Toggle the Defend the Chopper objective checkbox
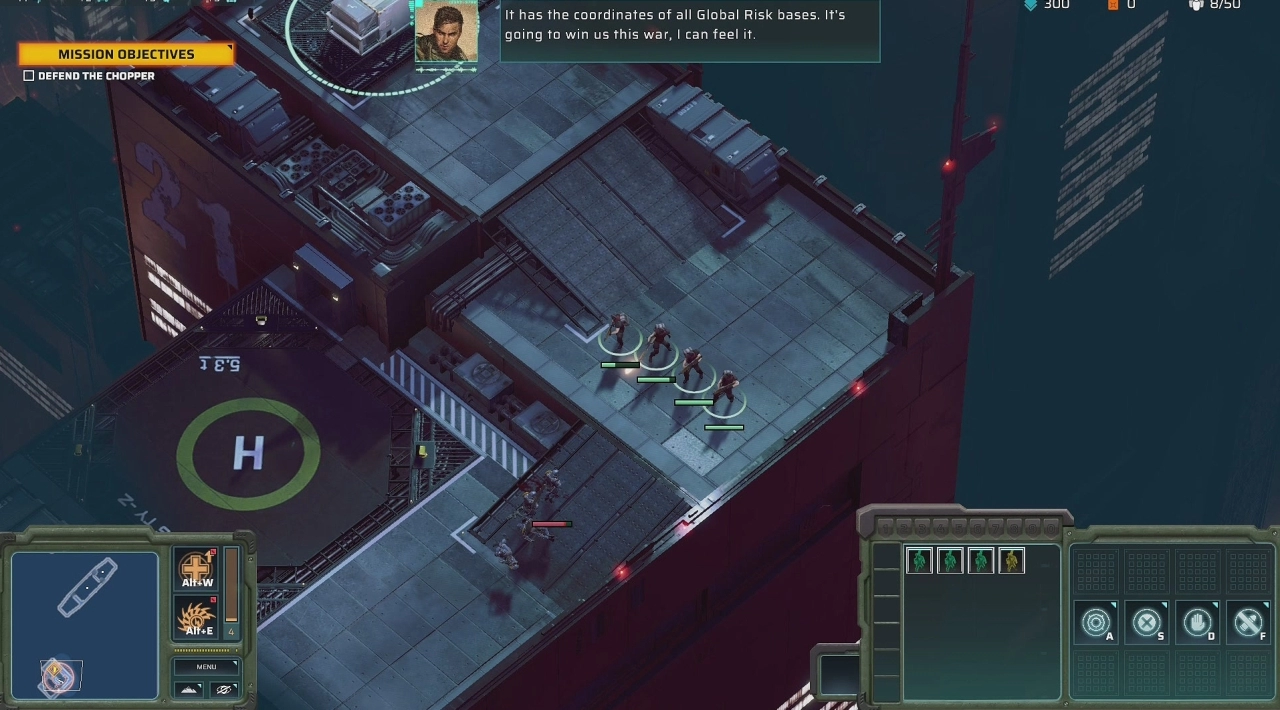 29,76
